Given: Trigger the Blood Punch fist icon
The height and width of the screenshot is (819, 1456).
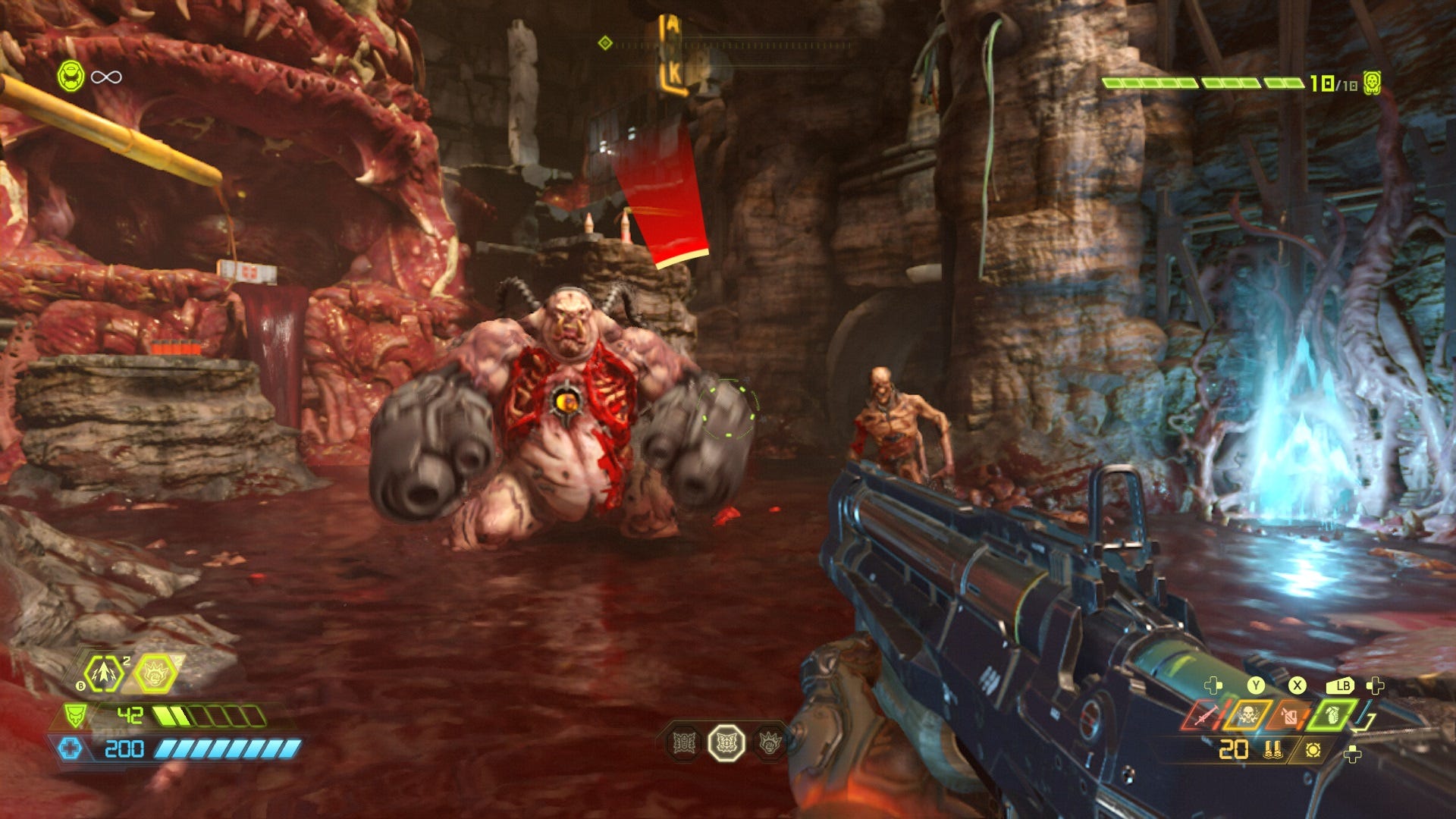Looking at the screenshot, I should pyautogui.click(x=155, y=673).
